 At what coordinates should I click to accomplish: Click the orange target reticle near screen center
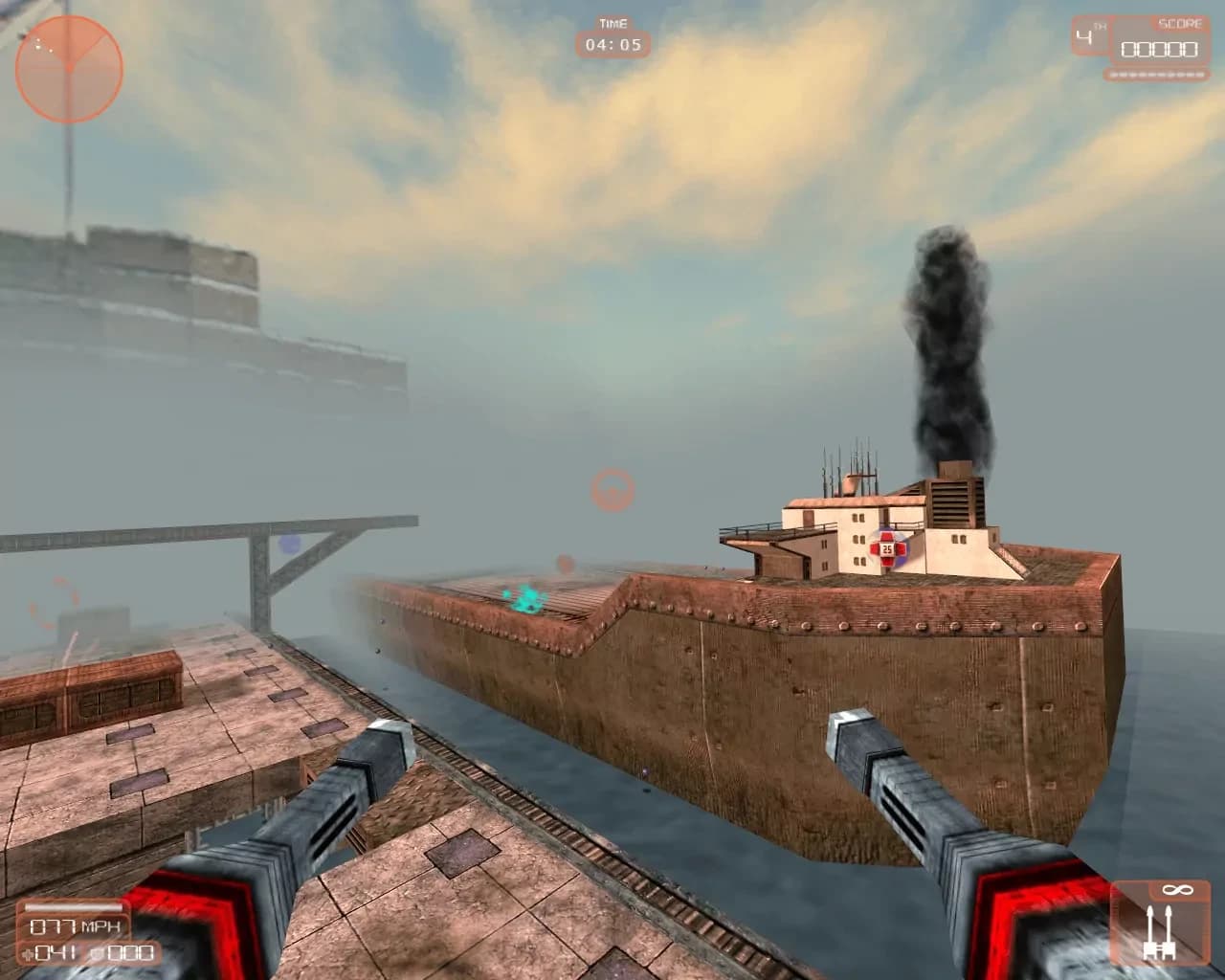tap(612, 489)
